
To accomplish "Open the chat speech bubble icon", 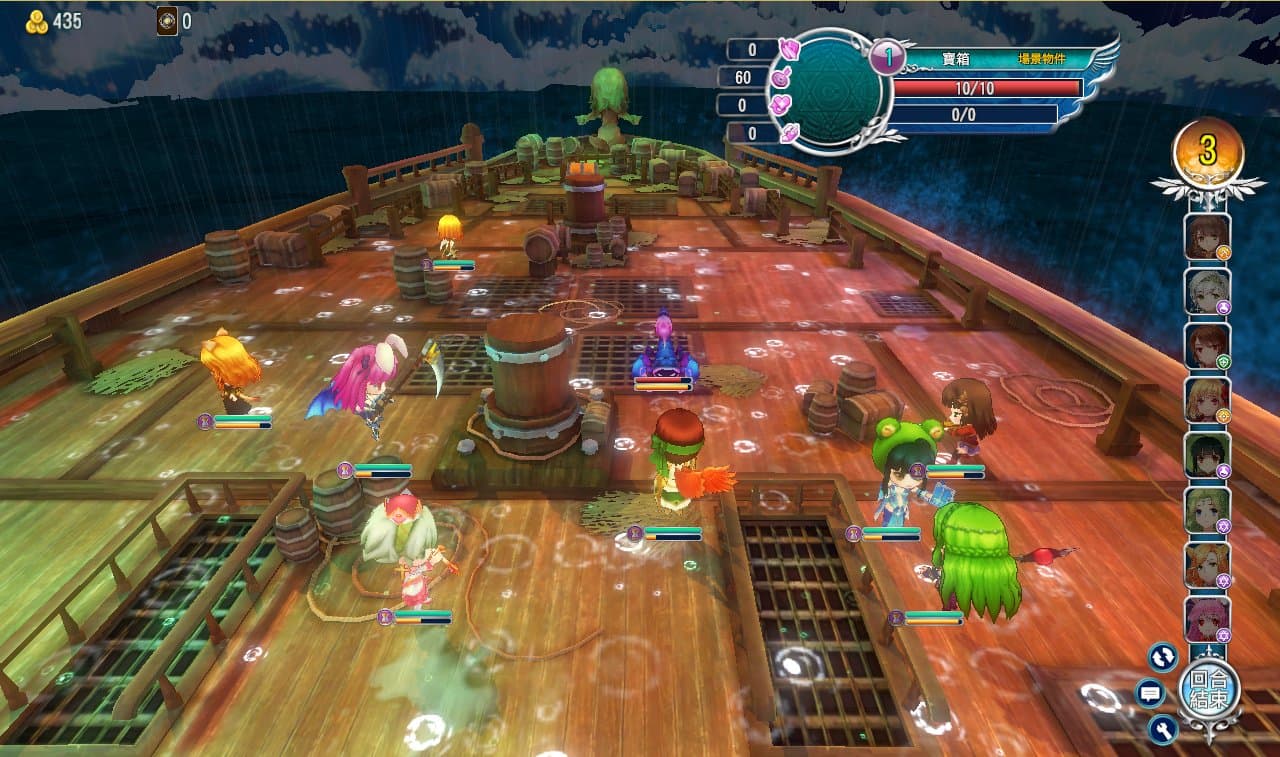I will [1150, 692].
